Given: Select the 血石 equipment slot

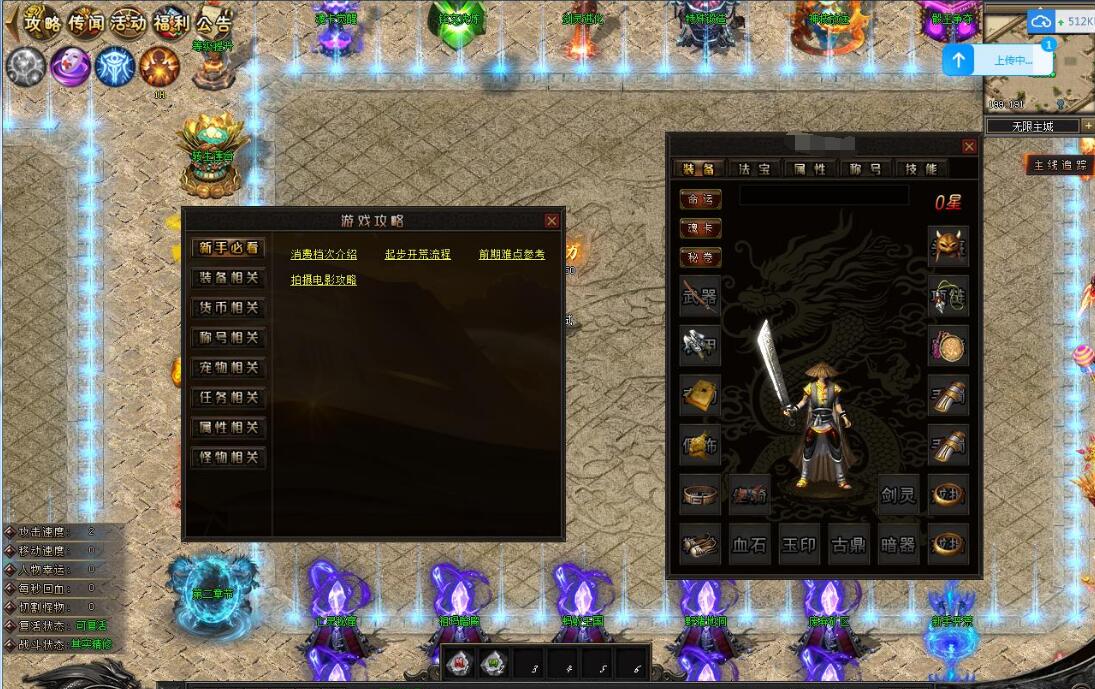Looking at the screenshot, I should 749,545.
